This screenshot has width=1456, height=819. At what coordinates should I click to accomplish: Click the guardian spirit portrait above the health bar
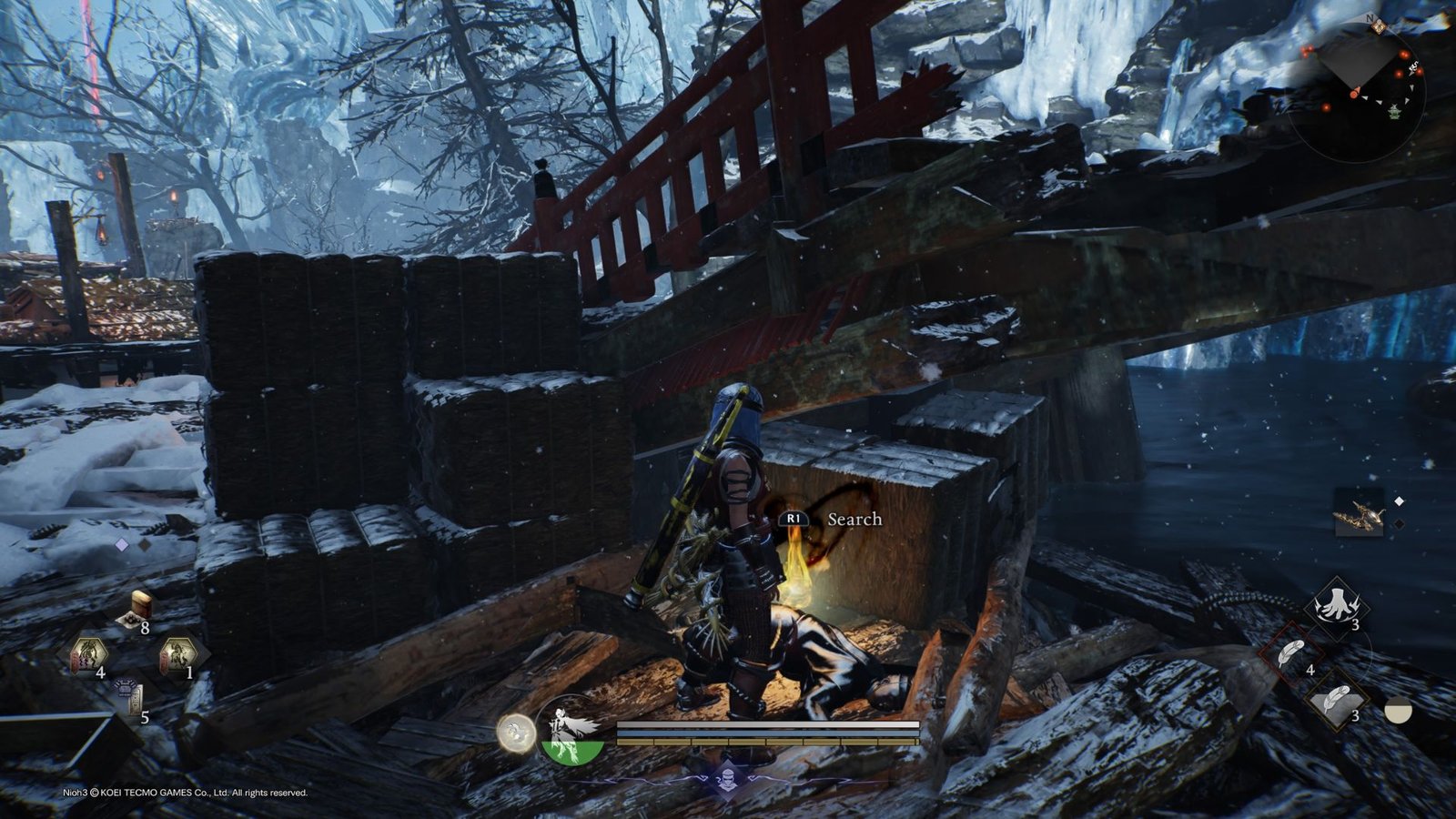[x=570, y=729]
